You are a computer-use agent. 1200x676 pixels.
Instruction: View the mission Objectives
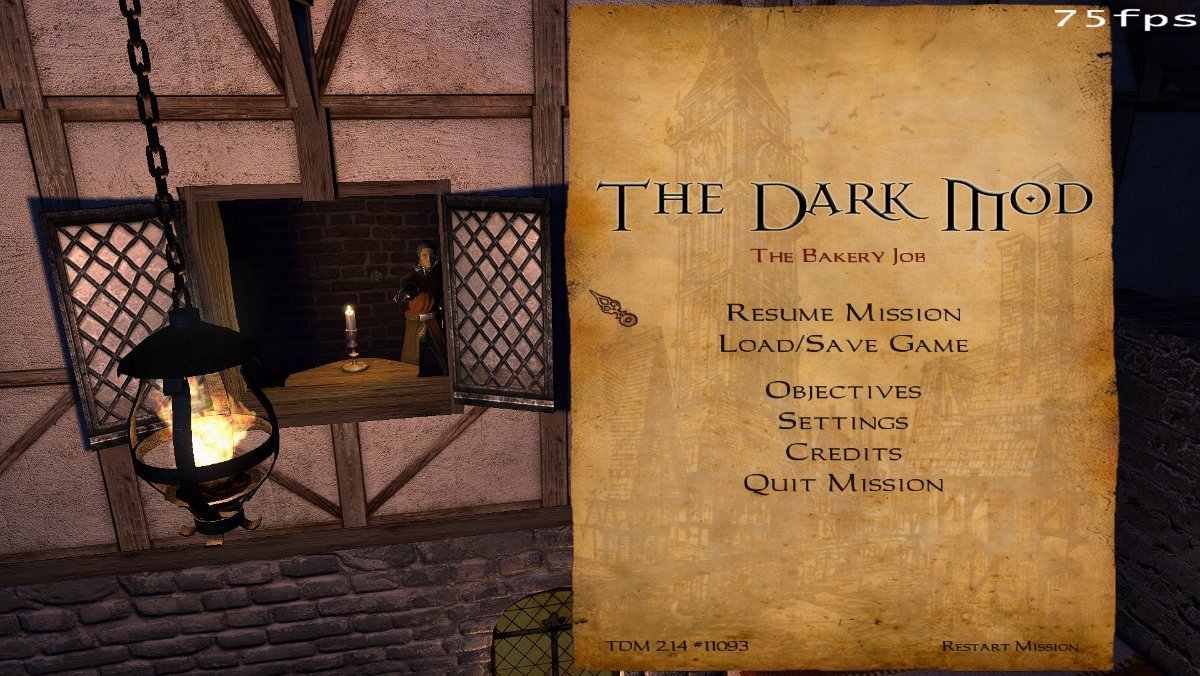(x=843, y=391)
